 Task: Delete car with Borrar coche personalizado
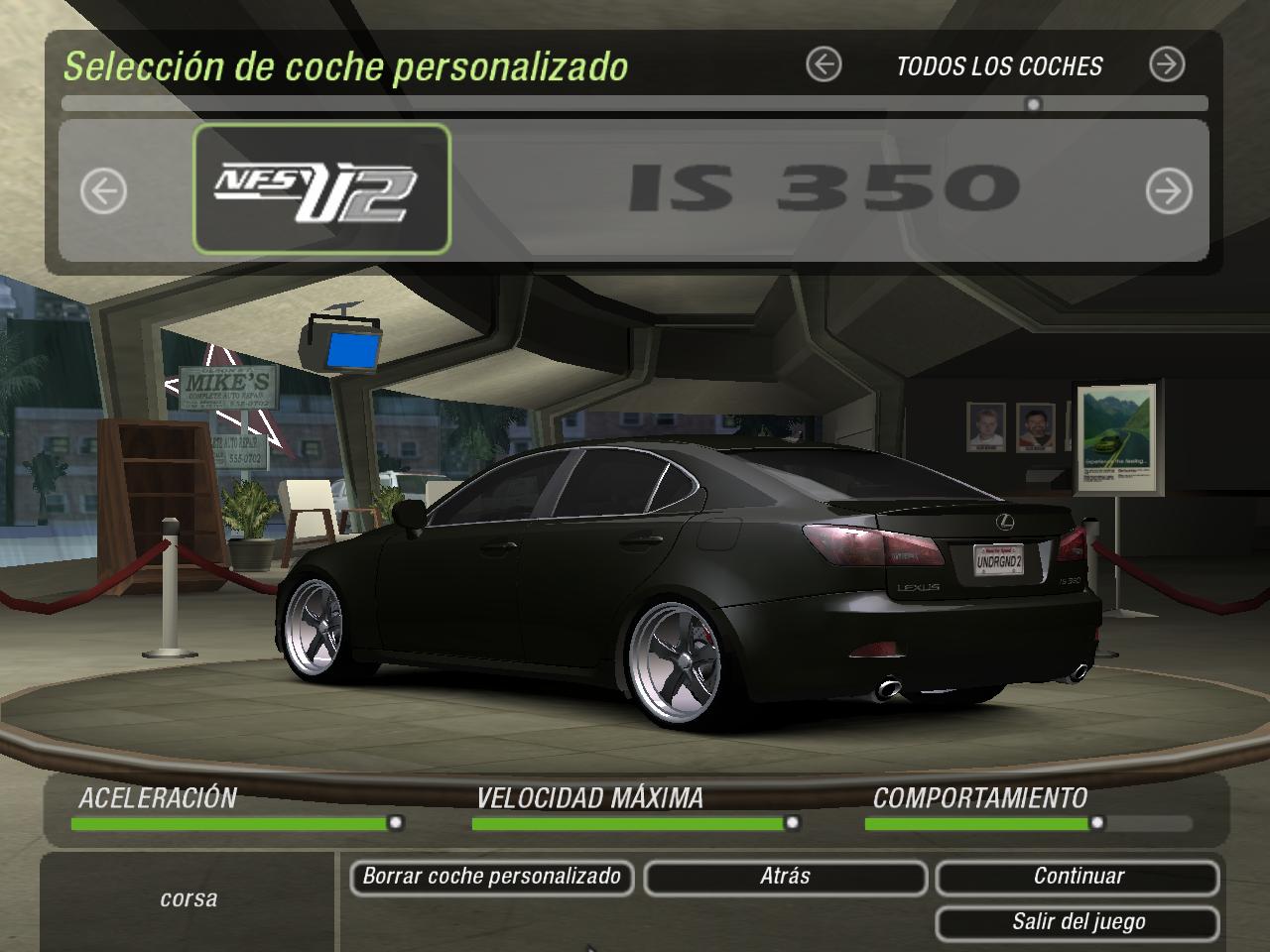pyautogui.click(x=491, y=878)
